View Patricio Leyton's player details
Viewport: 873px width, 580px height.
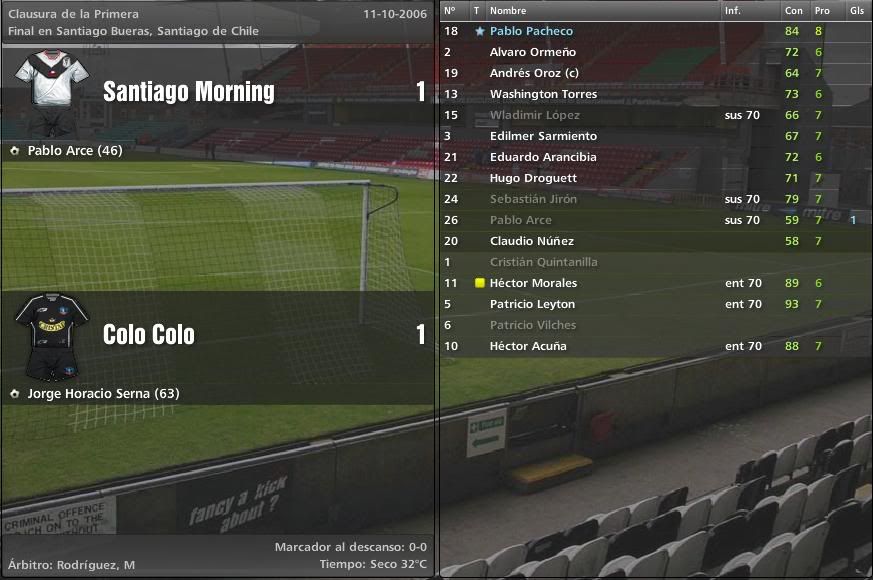tap(532, 304)
